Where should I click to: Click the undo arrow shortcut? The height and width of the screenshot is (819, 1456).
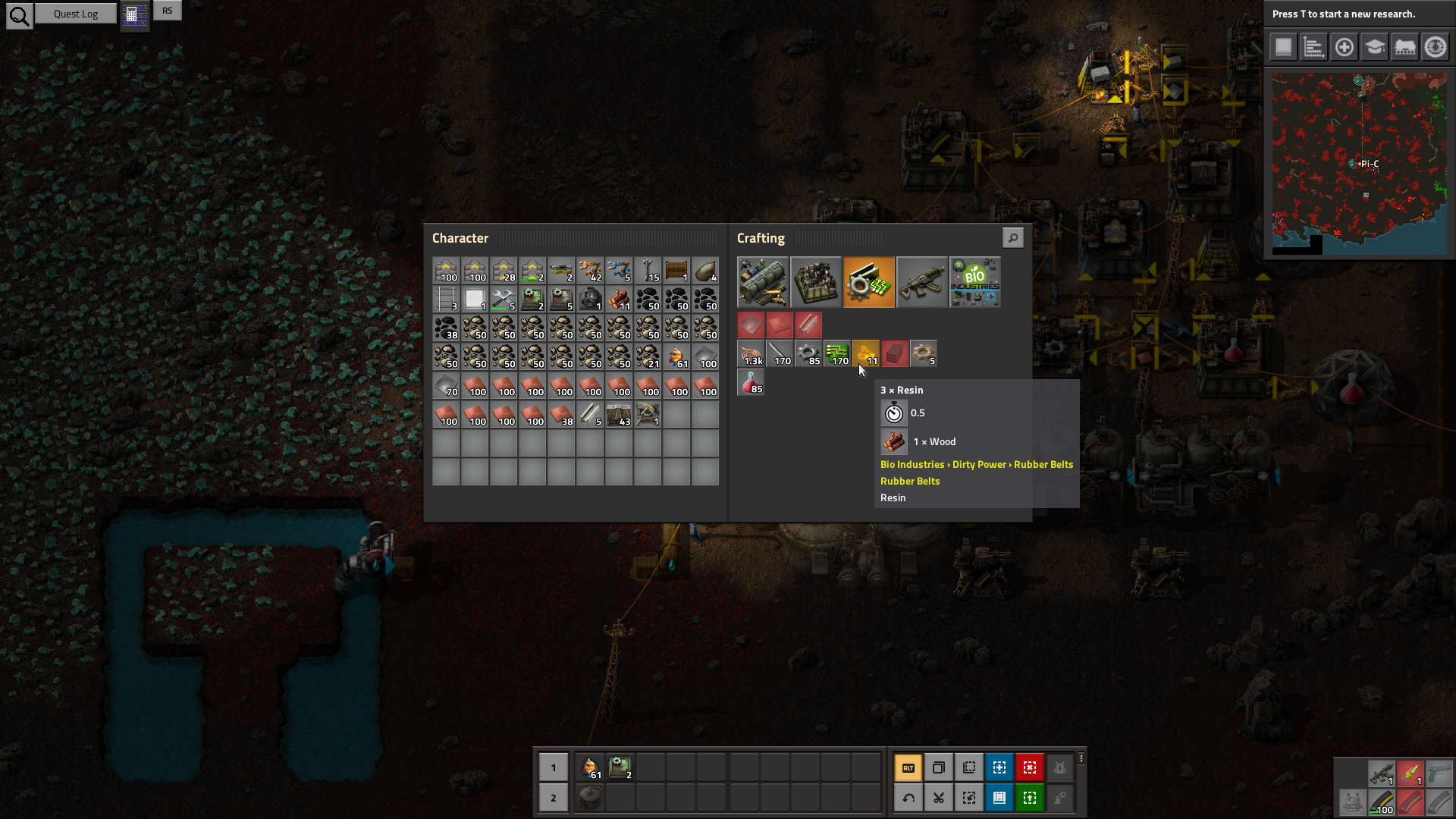click(908, 798)
